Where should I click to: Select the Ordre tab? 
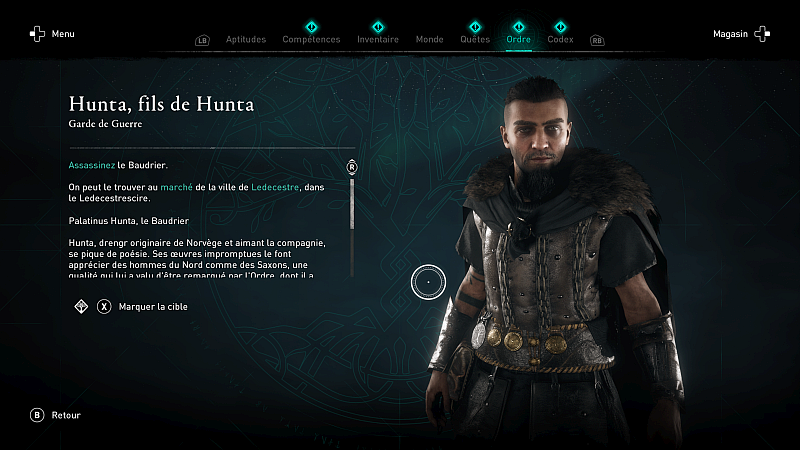(519, 40)
